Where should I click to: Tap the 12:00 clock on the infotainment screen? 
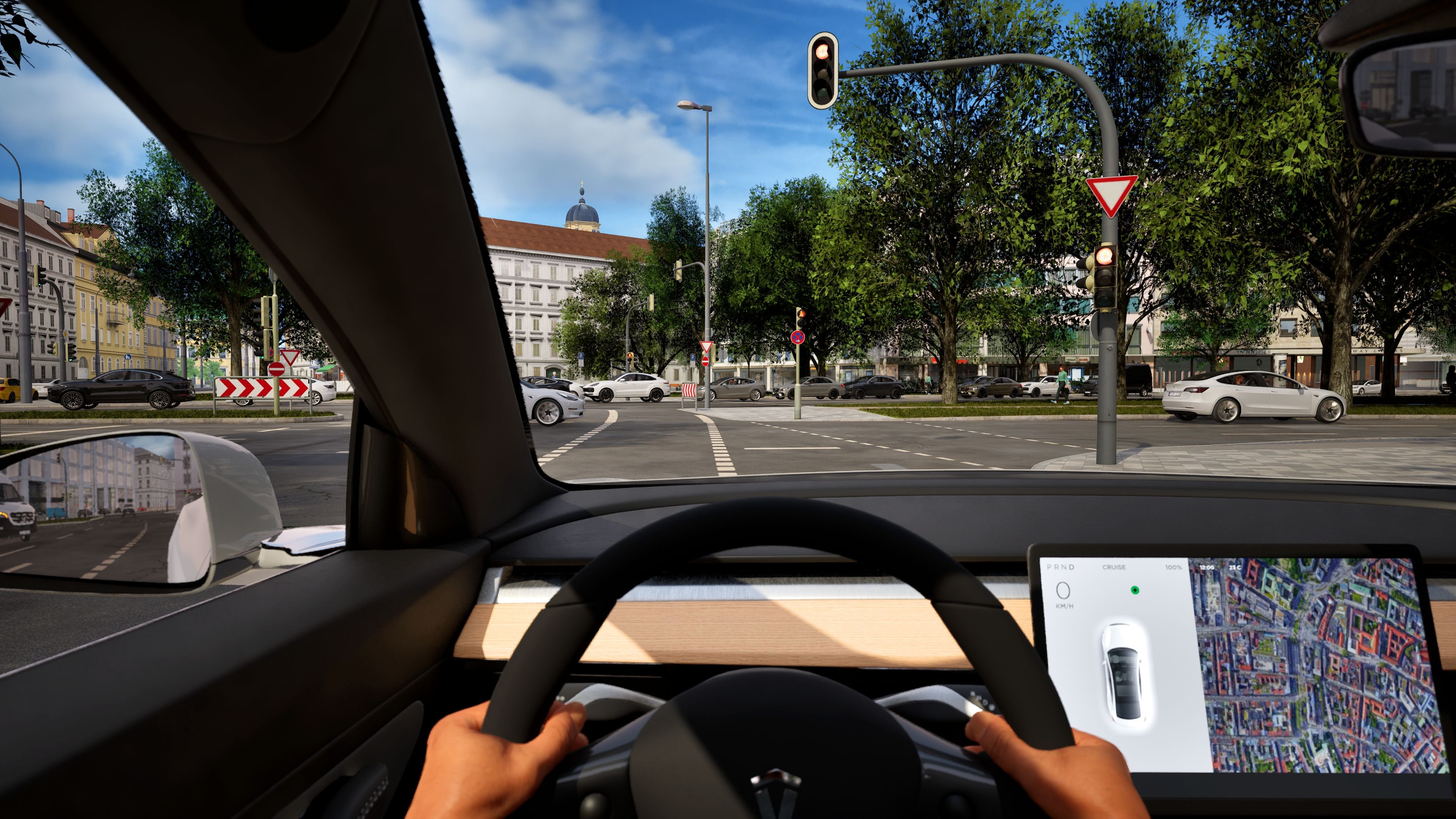(1207, 568)
